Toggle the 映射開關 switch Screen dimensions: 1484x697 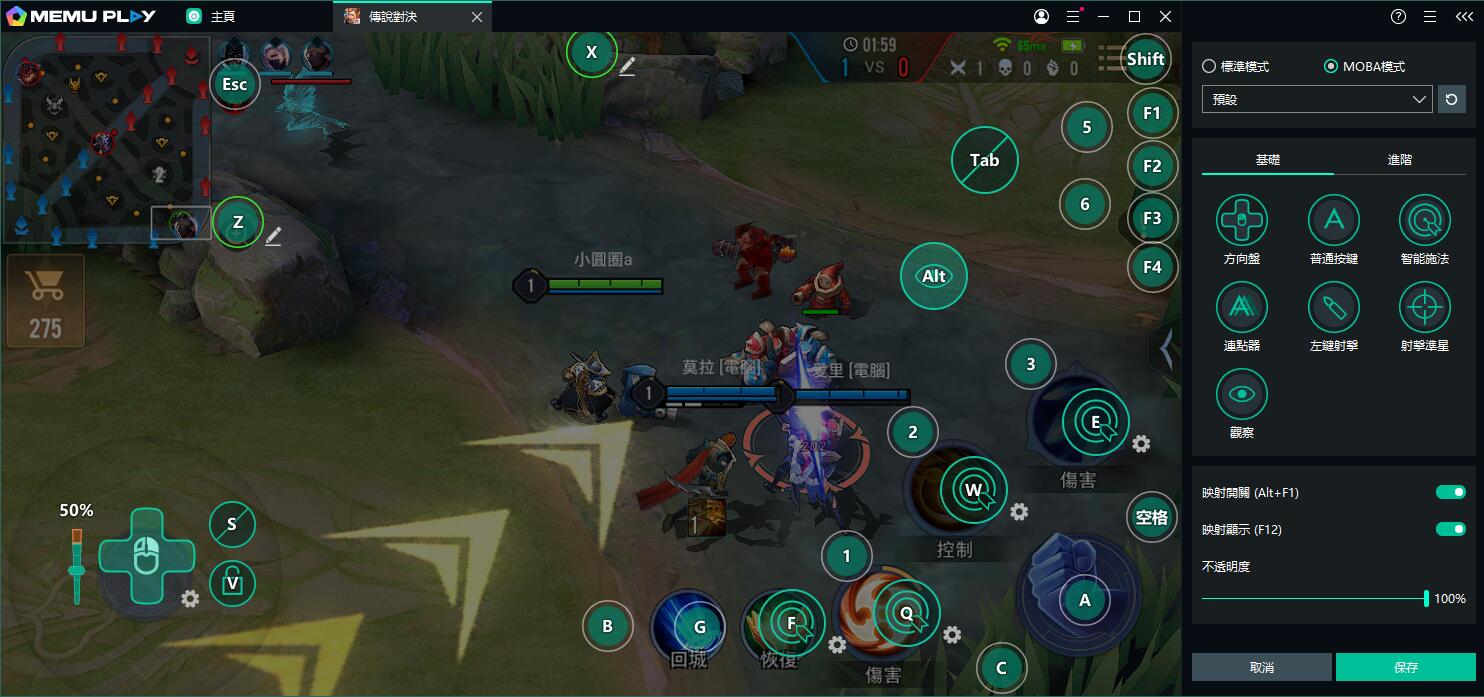(x=1450, y=492)
